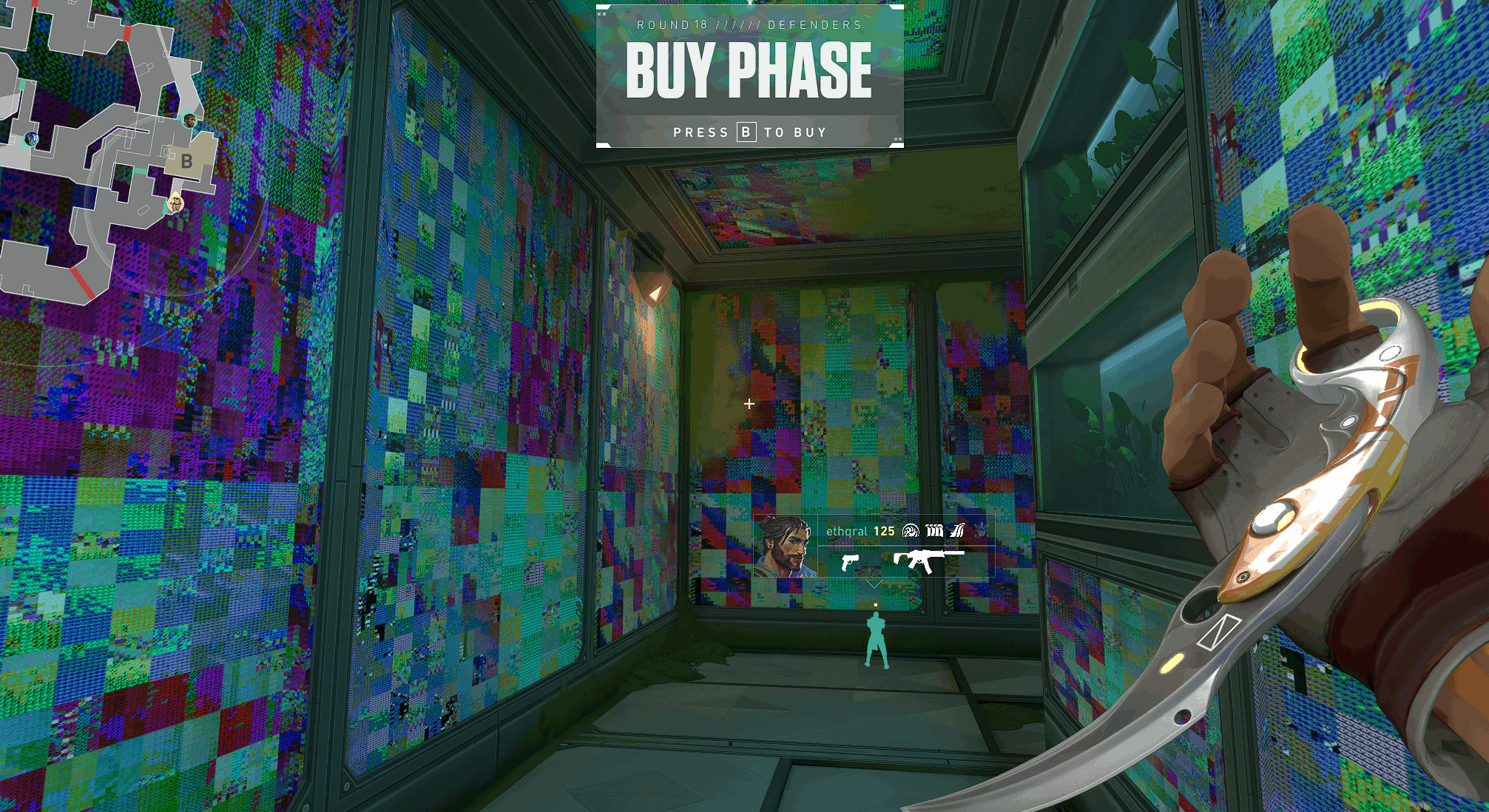Select the B site marker on the minimap
The height and width of the screenshot is (812, 1489).
[x=187, y=161]
